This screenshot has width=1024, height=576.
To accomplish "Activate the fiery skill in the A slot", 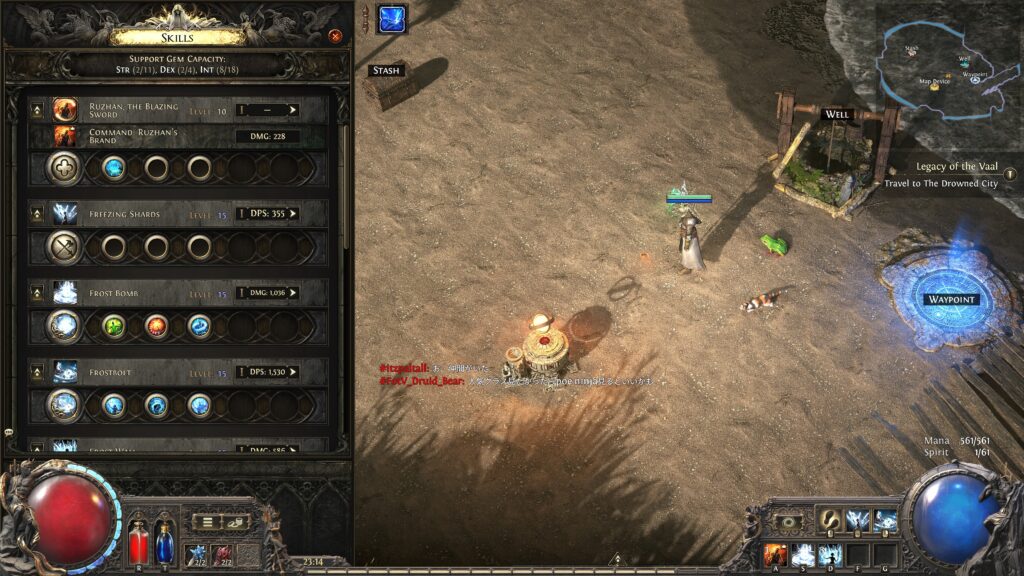I will coord(775,554).
